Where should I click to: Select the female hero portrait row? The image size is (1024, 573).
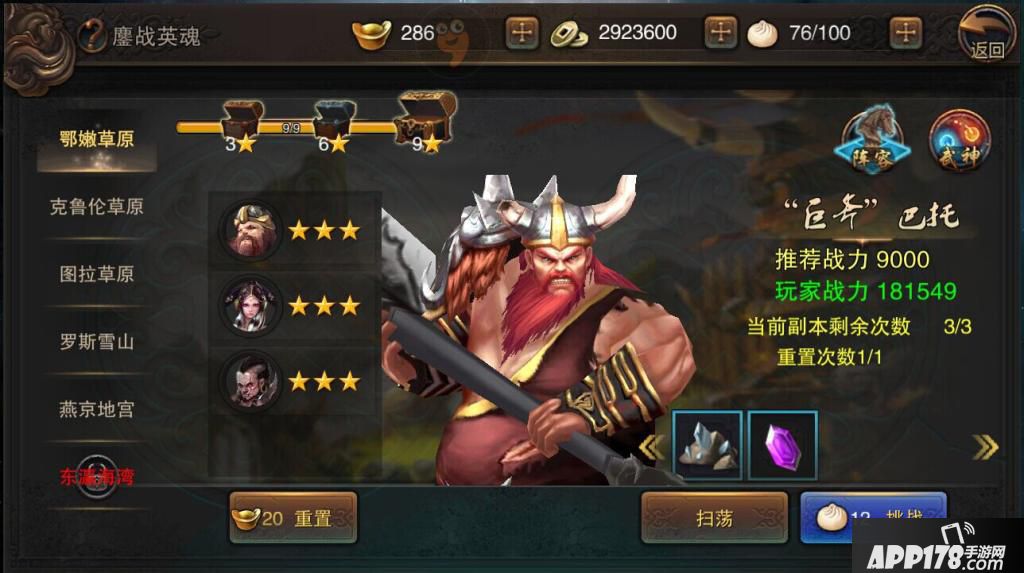coord(294,306)
